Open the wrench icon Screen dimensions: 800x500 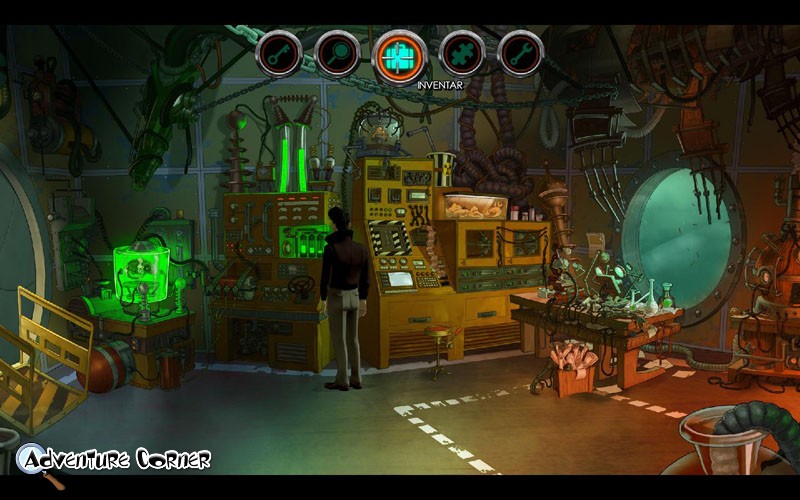tap(520, 53)
